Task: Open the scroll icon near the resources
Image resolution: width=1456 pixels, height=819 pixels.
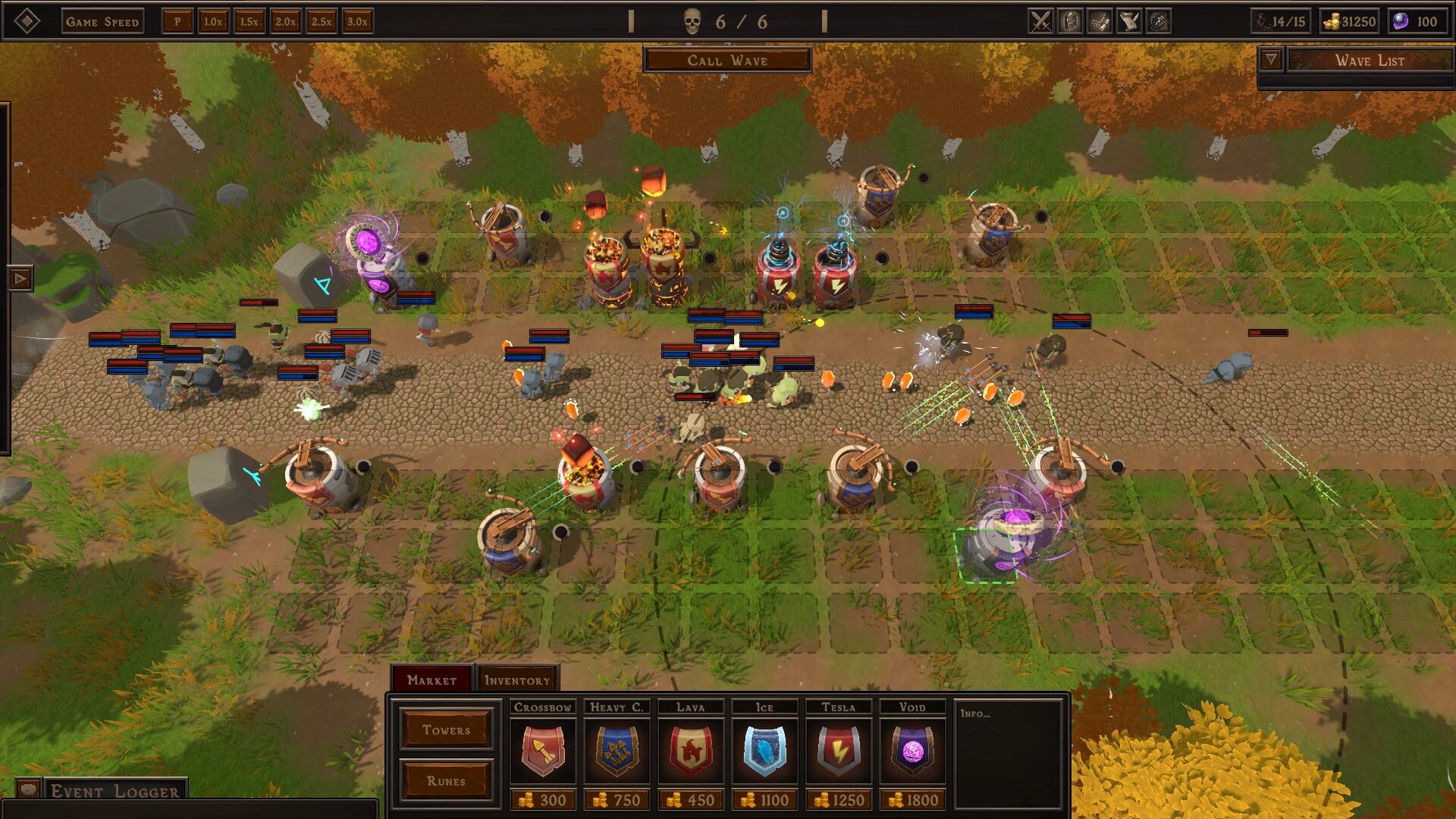Action: (1100, 21)
